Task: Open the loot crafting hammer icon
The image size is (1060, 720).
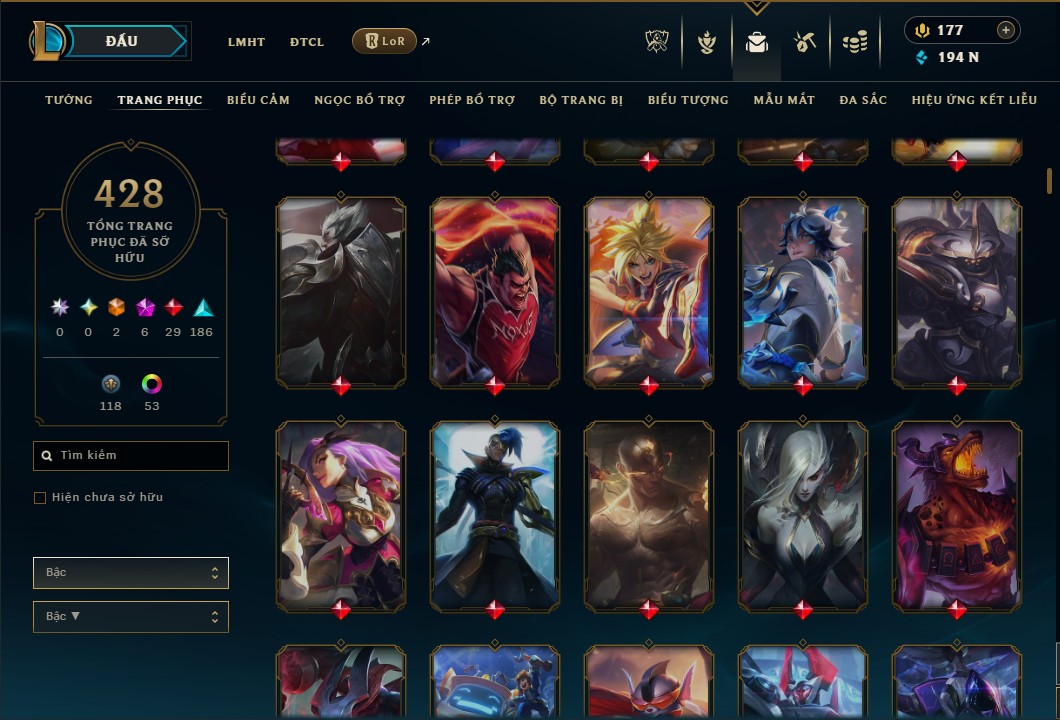Action: click(805, 42)
